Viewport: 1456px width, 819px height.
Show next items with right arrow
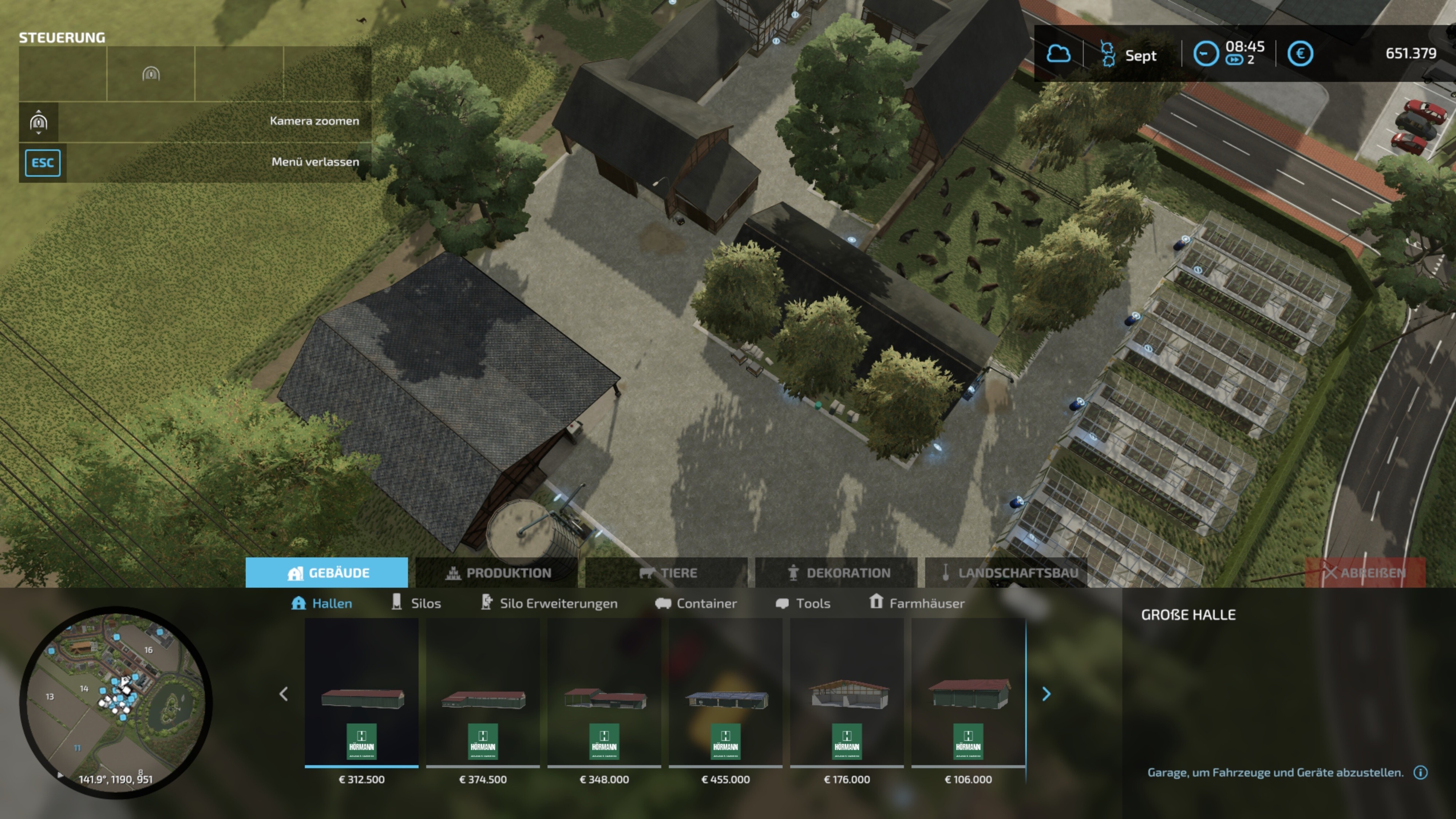[1046, 693]
